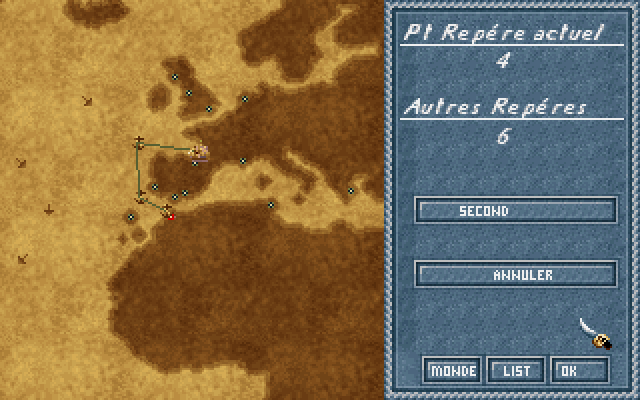Confirm with the OK button
640x400 pixels.
pos(580,370)
